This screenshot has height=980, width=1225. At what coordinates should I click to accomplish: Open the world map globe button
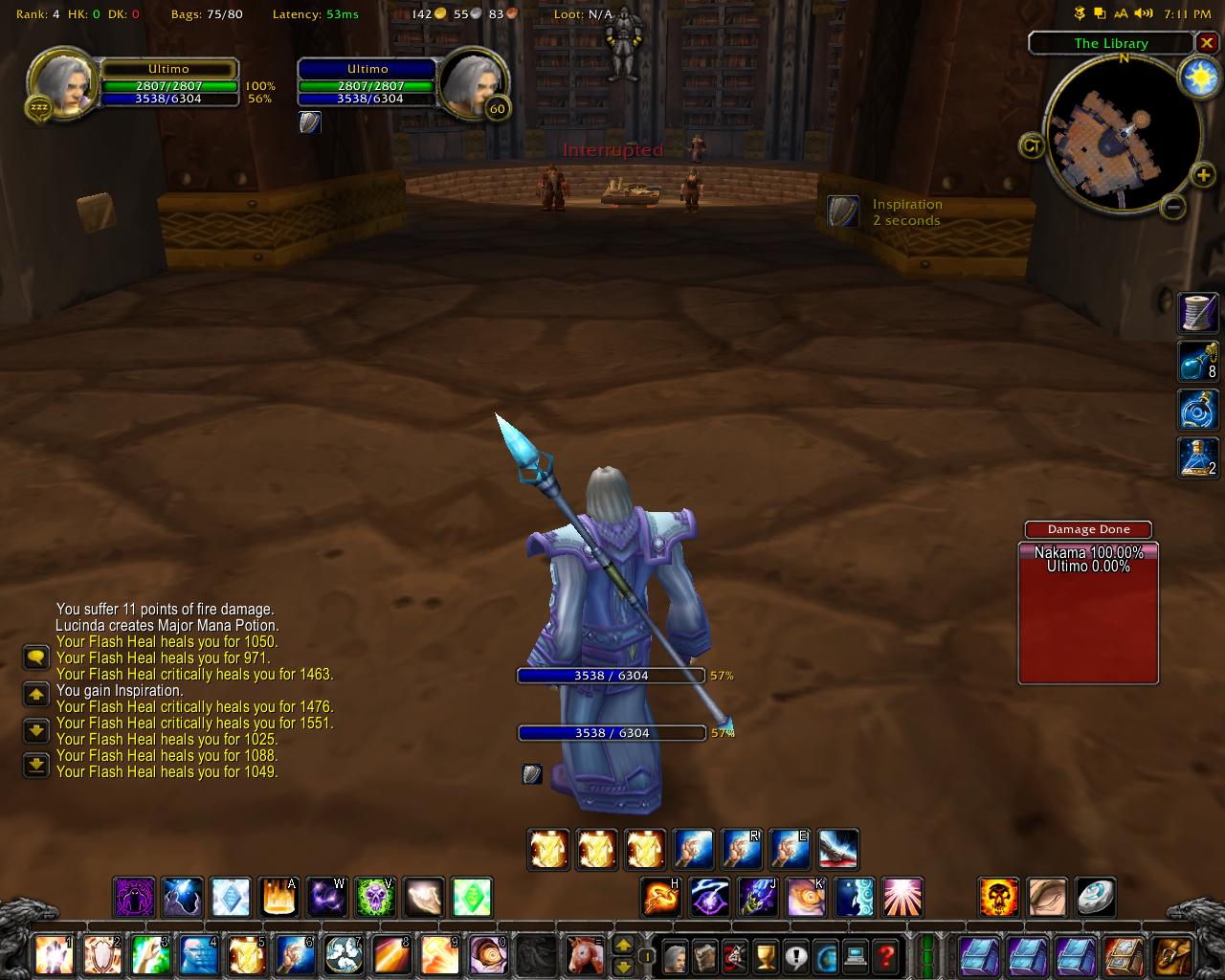pos(826,955)
